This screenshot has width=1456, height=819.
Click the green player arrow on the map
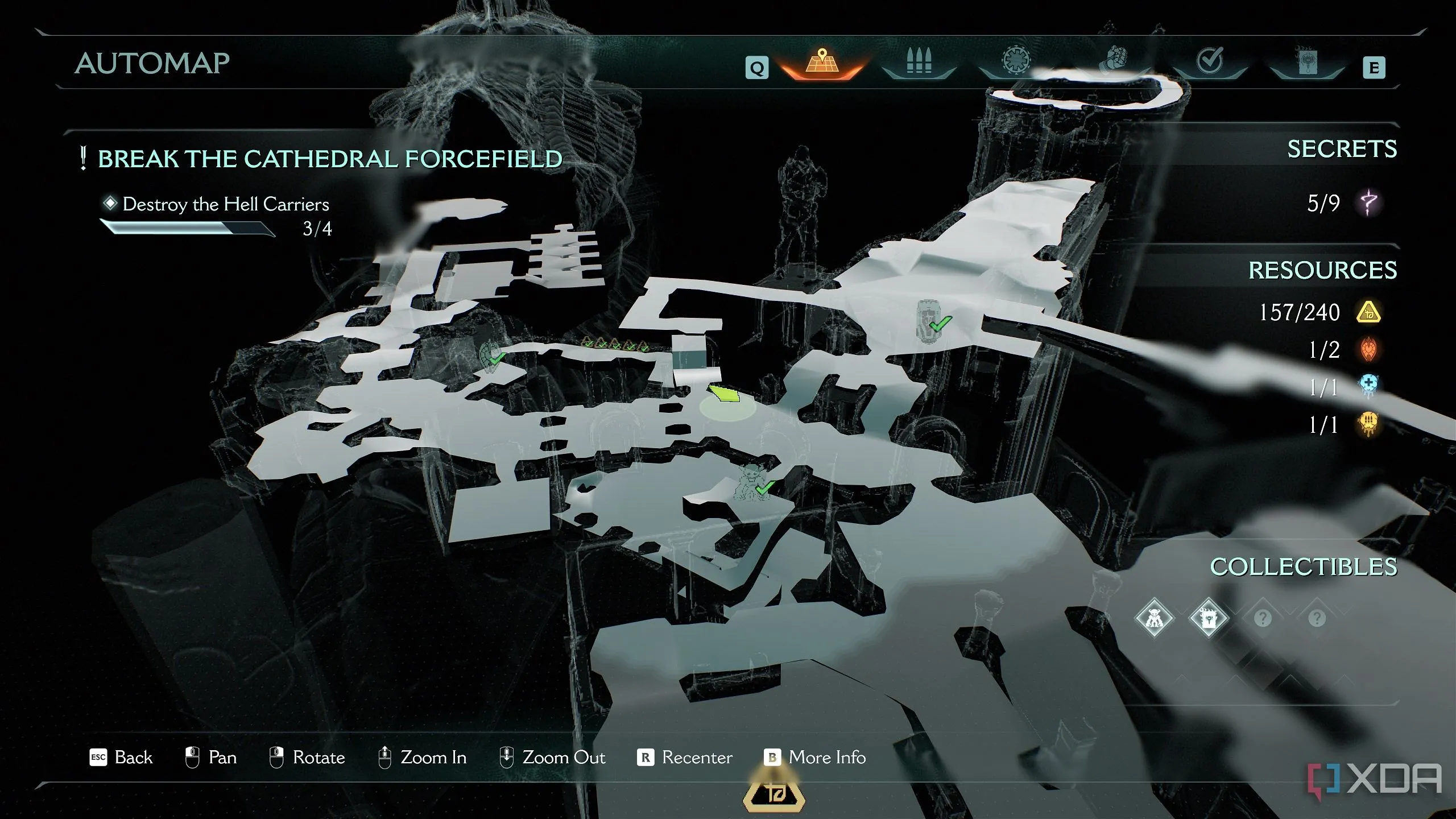click(x=724, y=393)
